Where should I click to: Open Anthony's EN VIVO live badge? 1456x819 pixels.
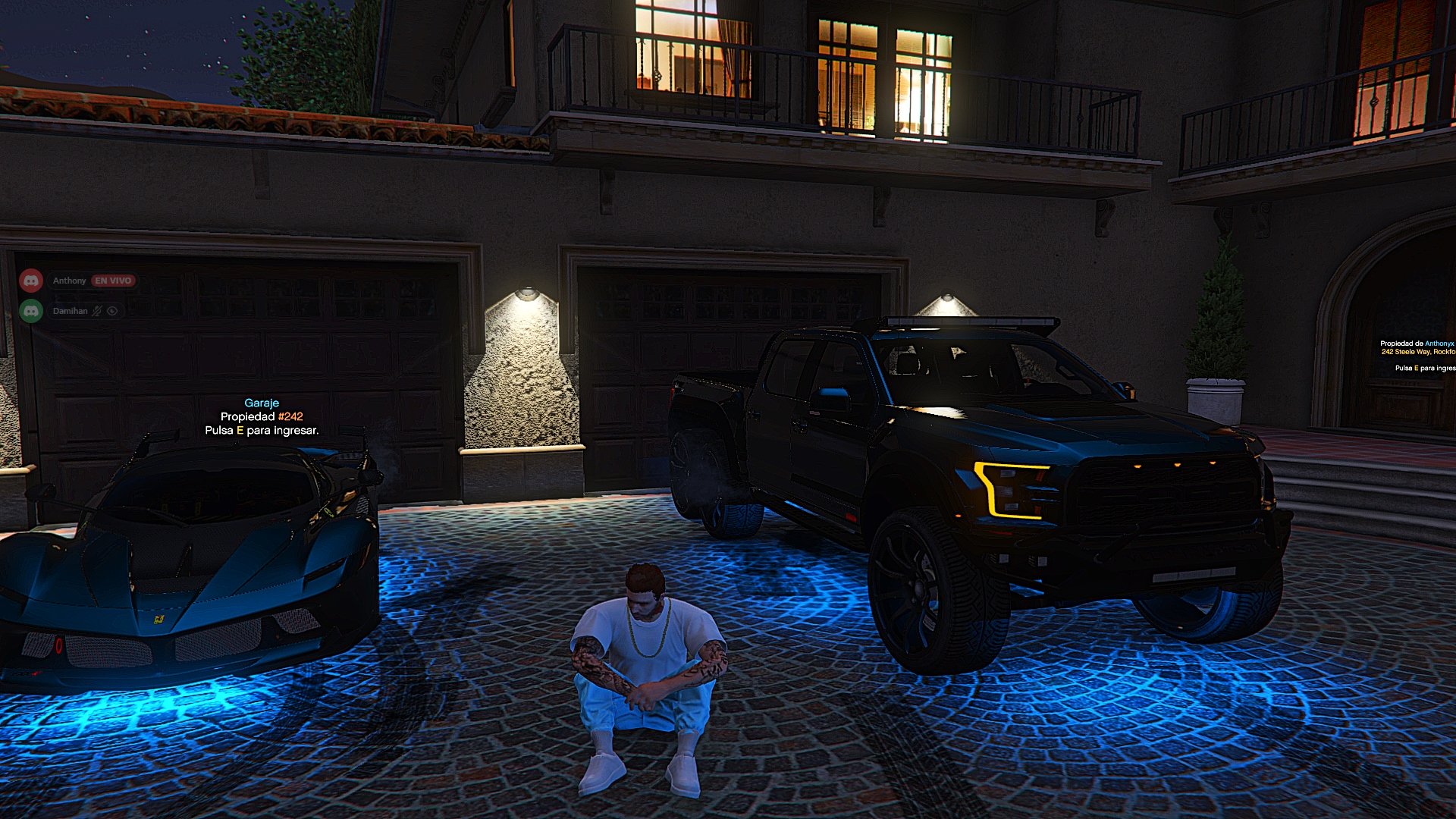coord(113,281)
